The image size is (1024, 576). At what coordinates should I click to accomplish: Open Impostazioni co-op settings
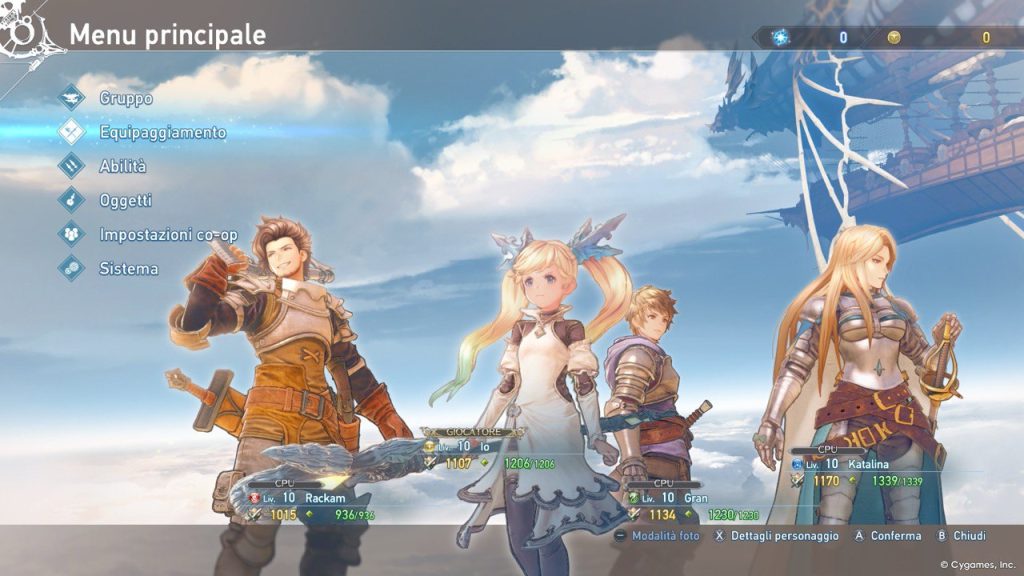click(x=168, y=234)
